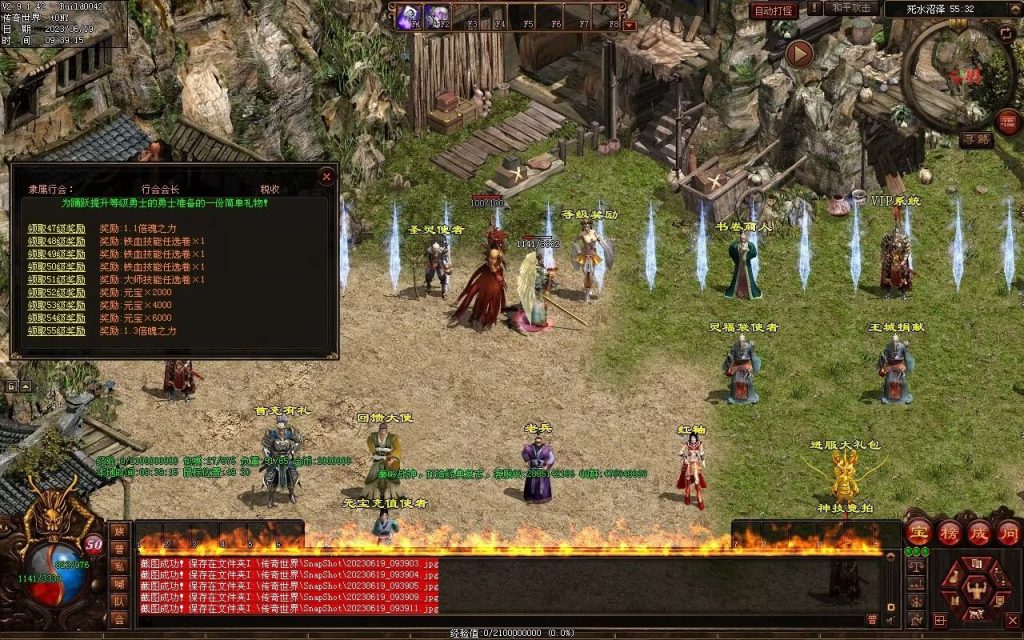This screenshot has height=640, width=1024.
Task: Claim the level 54 reward link
Action: tap(56, 318)
